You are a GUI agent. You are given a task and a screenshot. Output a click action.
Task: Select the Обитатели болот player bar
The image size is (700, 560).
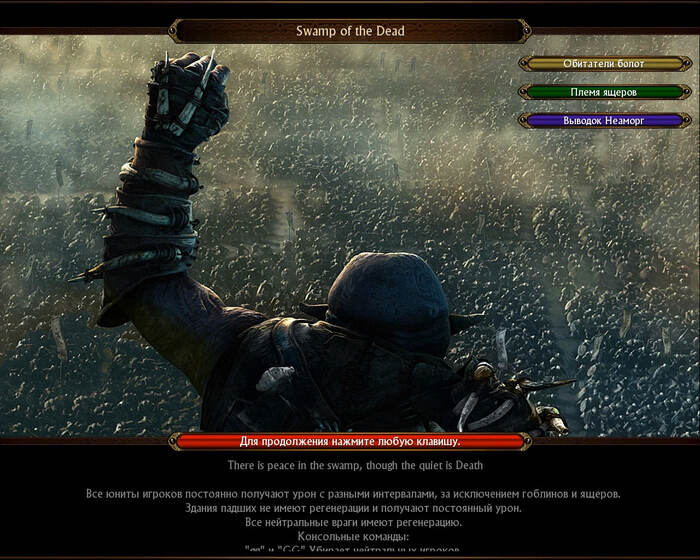pyautogui.click(x=603, y=63)
